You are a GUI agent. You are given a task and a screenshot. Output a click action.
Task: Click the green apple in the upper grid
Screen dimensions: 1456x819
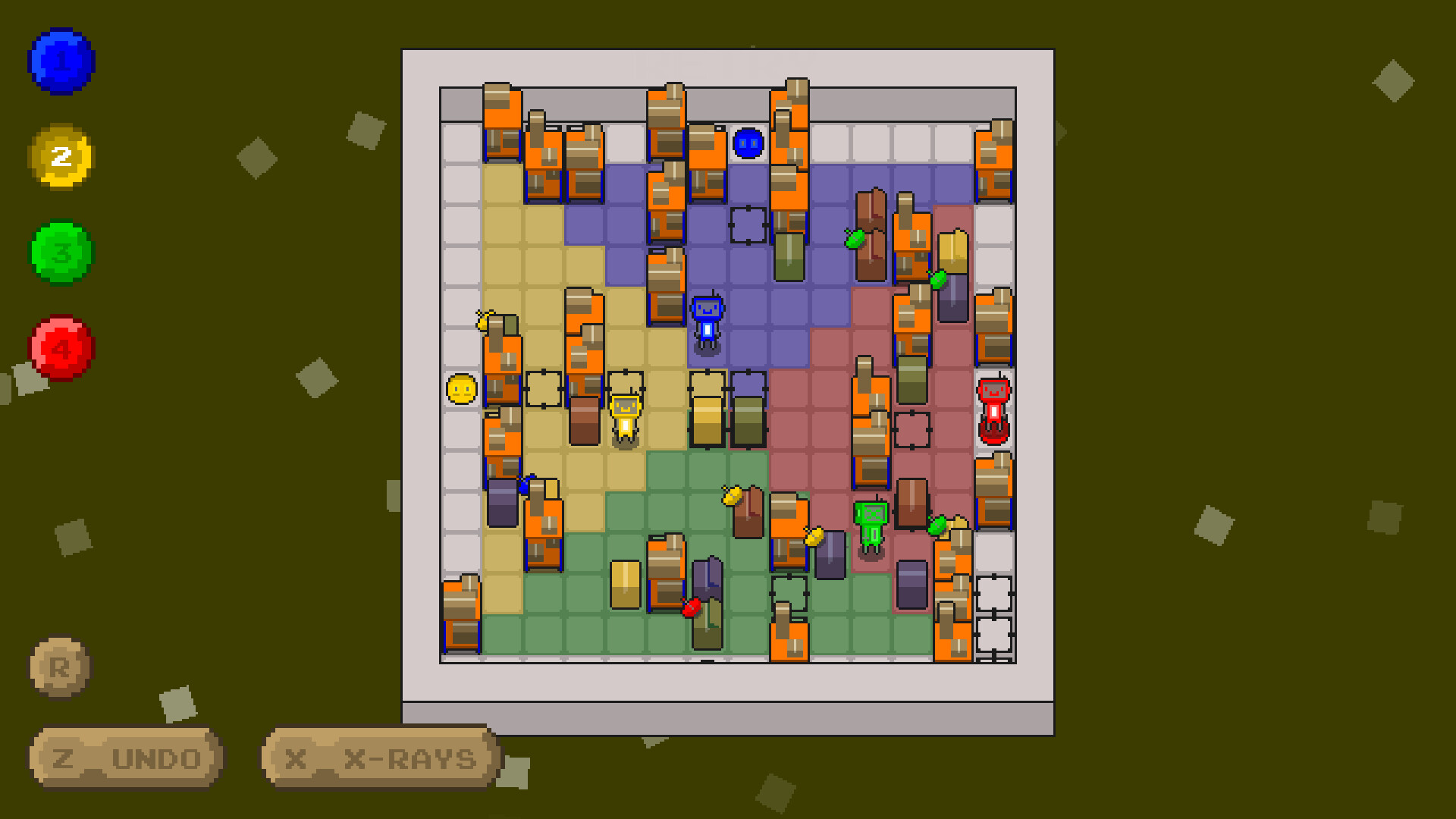[855, 237]
